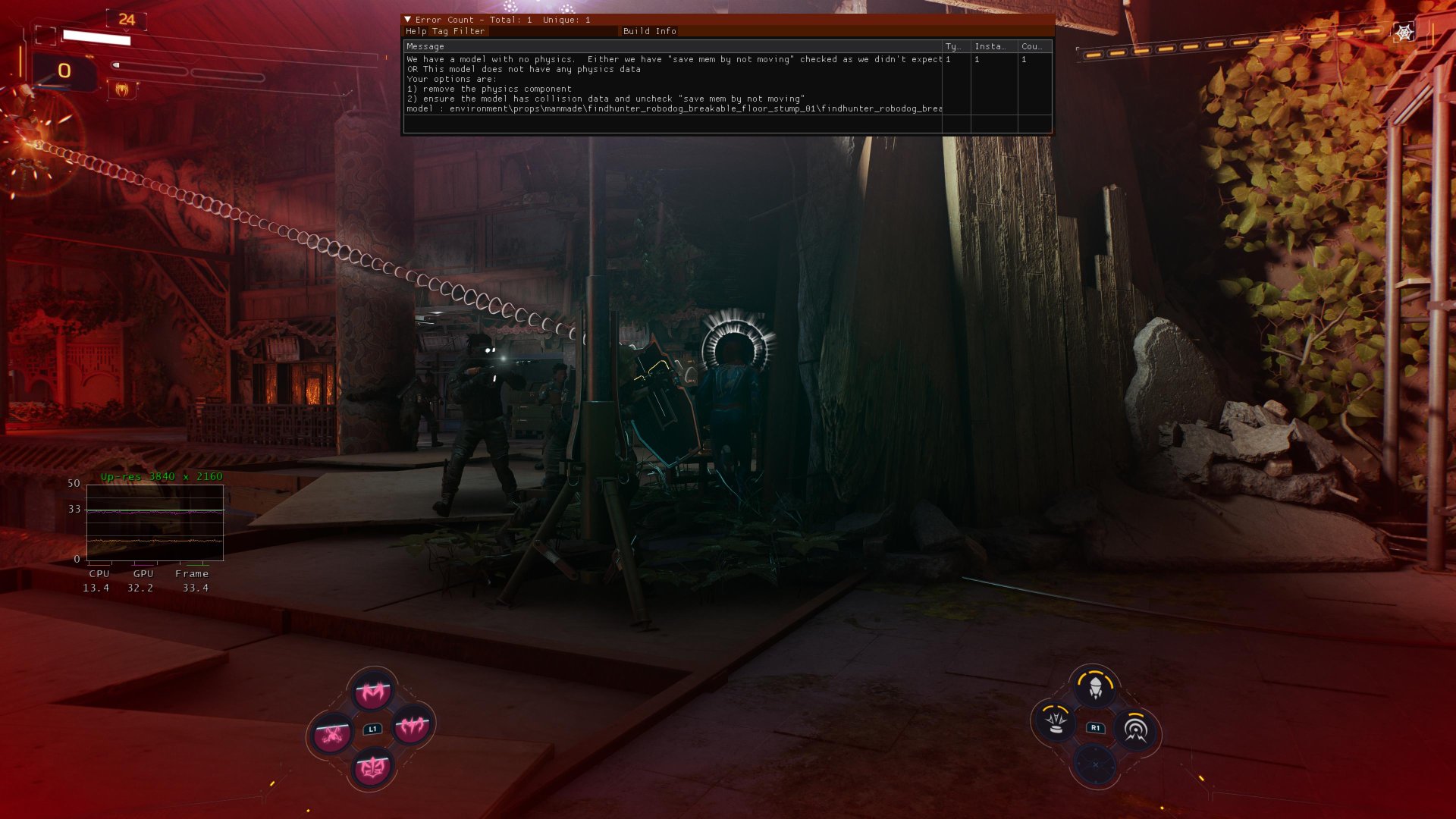Collapse the Error Count debug window
The image size is (1456, 819).
pos(408,20)
